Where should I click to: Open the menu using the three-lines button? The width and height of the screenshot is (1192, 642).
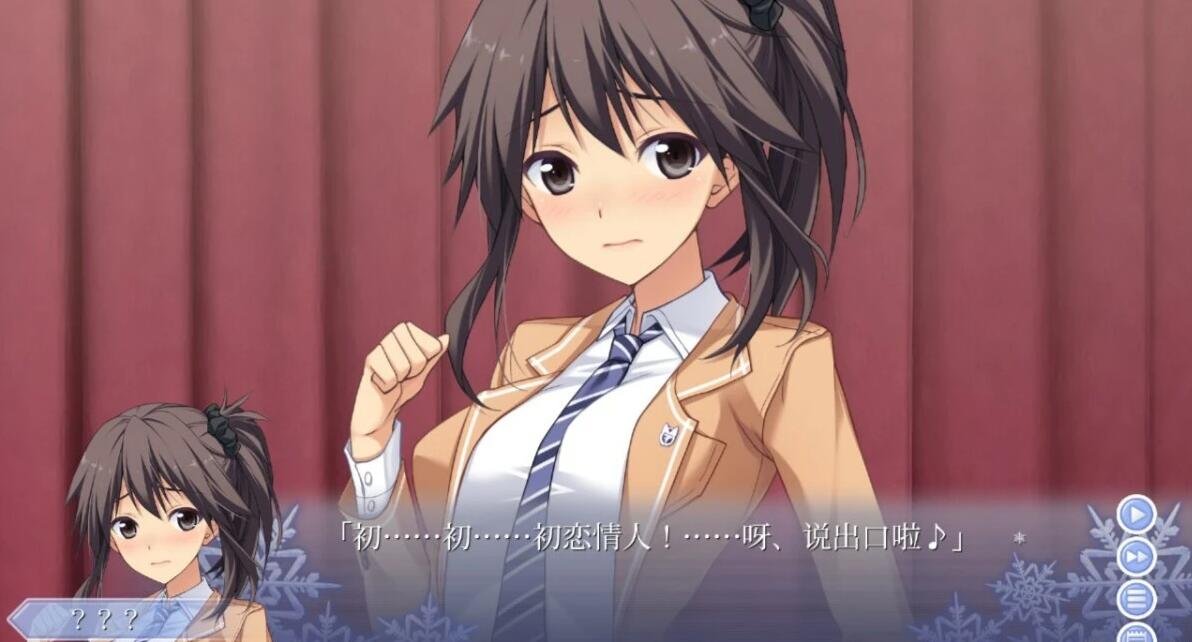[x=1136, y=599]
